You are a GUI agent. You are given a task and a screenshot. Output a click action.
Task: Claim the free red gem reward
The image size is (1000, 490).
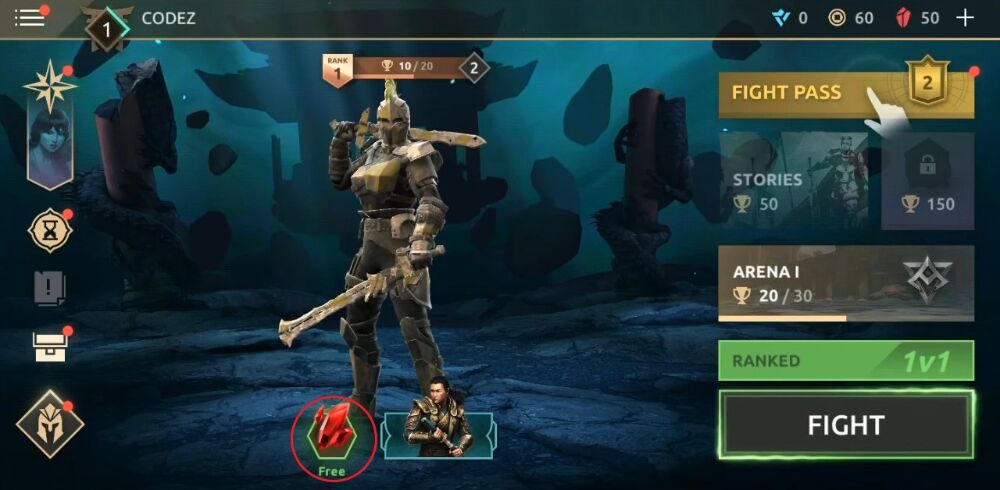point(333,437)
